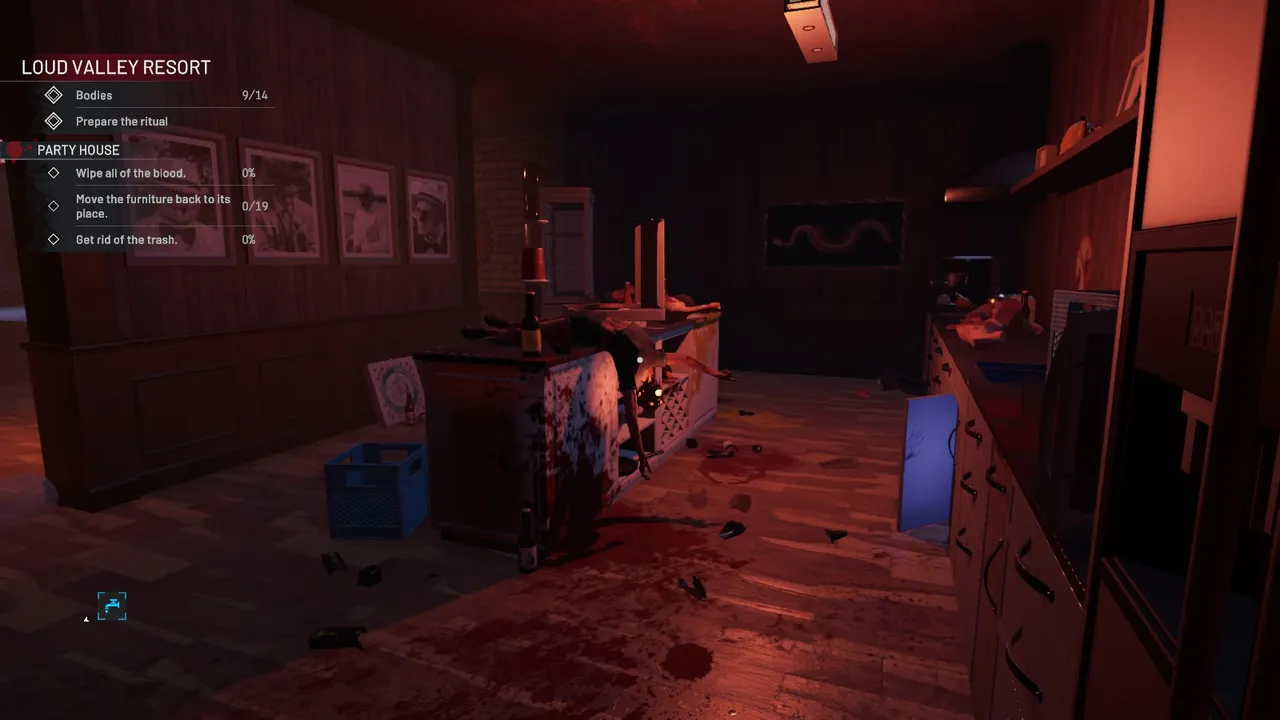Click the diamond beside Move the furniture objective
1280x720 pixels.
click(55, 206)
